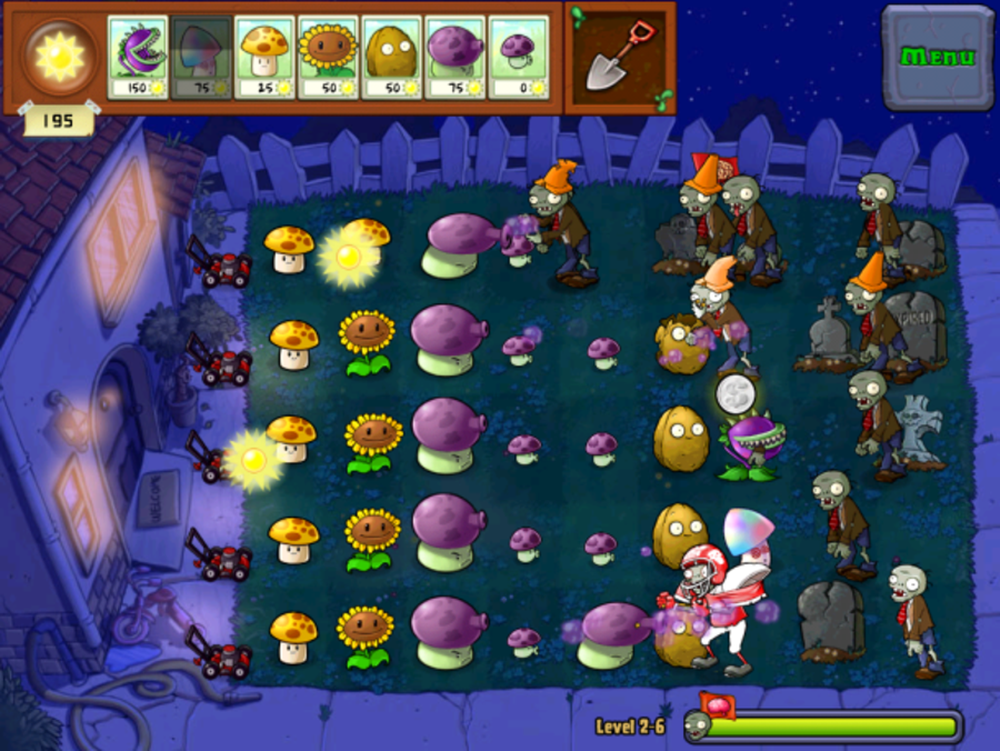Choose the Fume-shroom seed packet

[455, 57]
